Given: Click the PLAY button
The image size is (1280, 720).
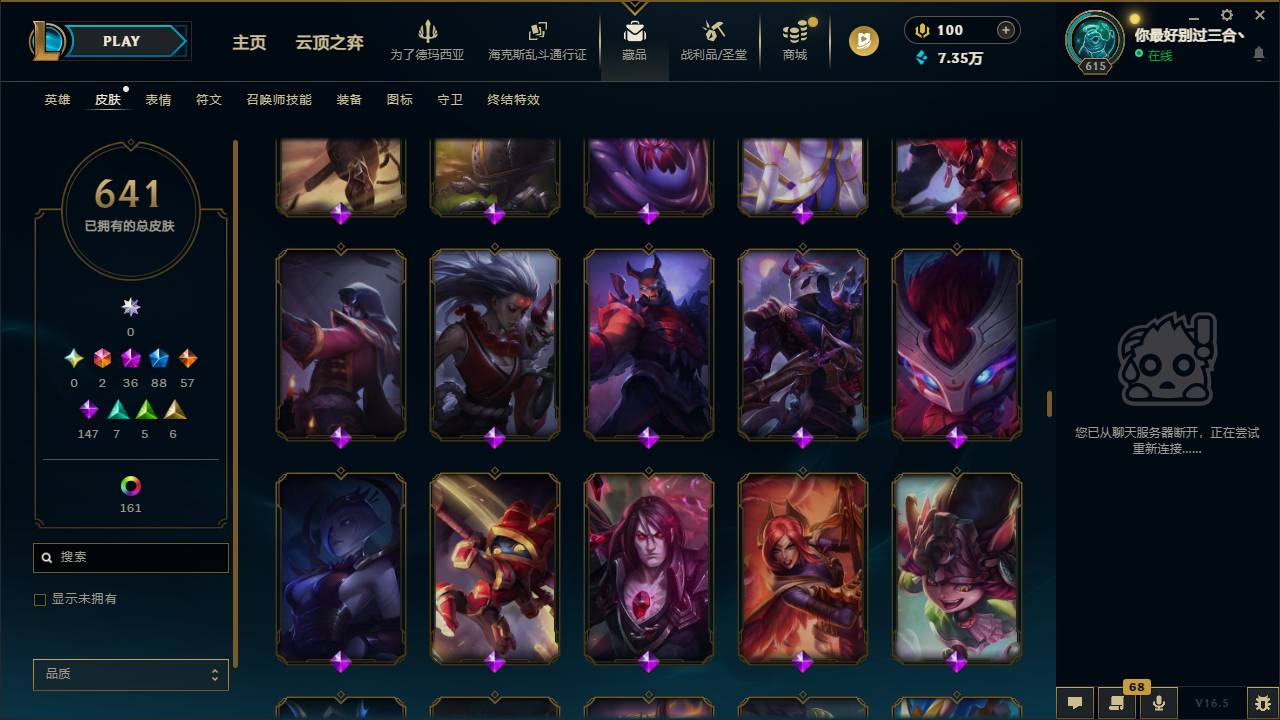Looking at the screenshot, I should [120, 41].
